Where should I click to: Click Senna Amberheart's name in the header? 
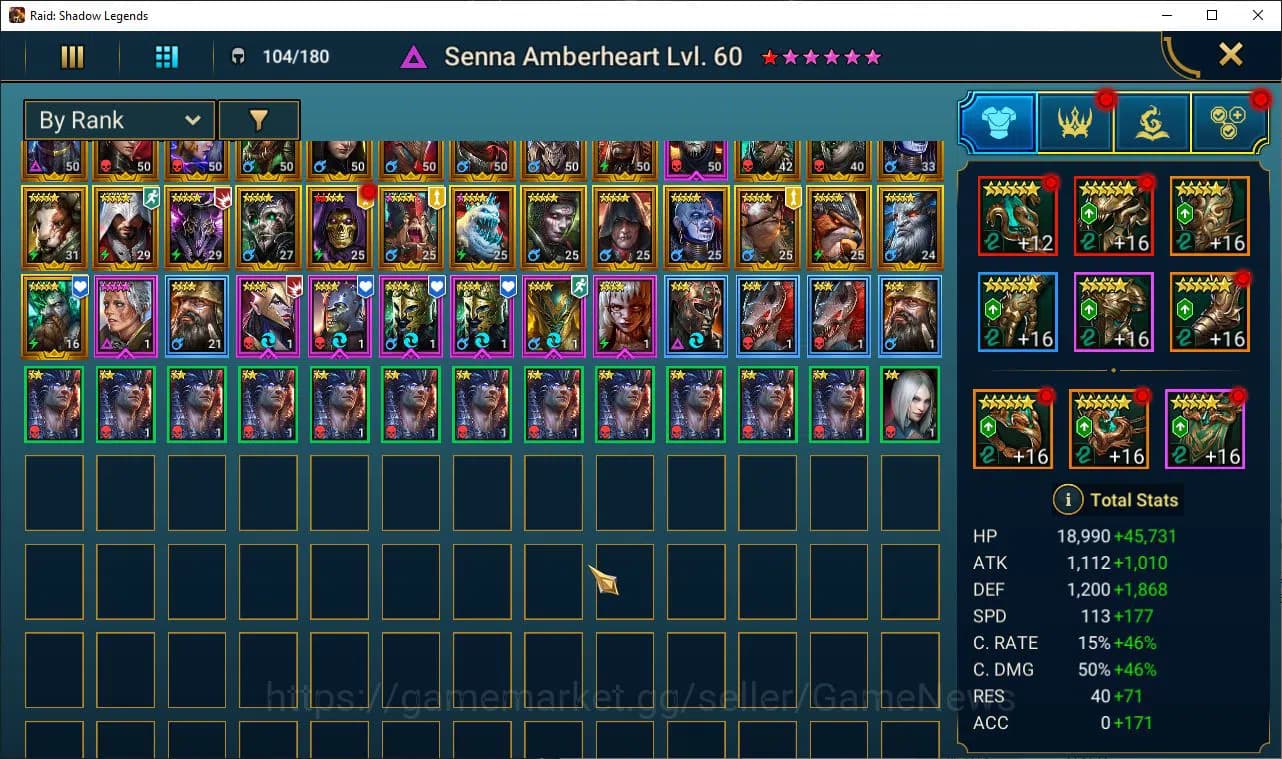[x=592, y=56]
